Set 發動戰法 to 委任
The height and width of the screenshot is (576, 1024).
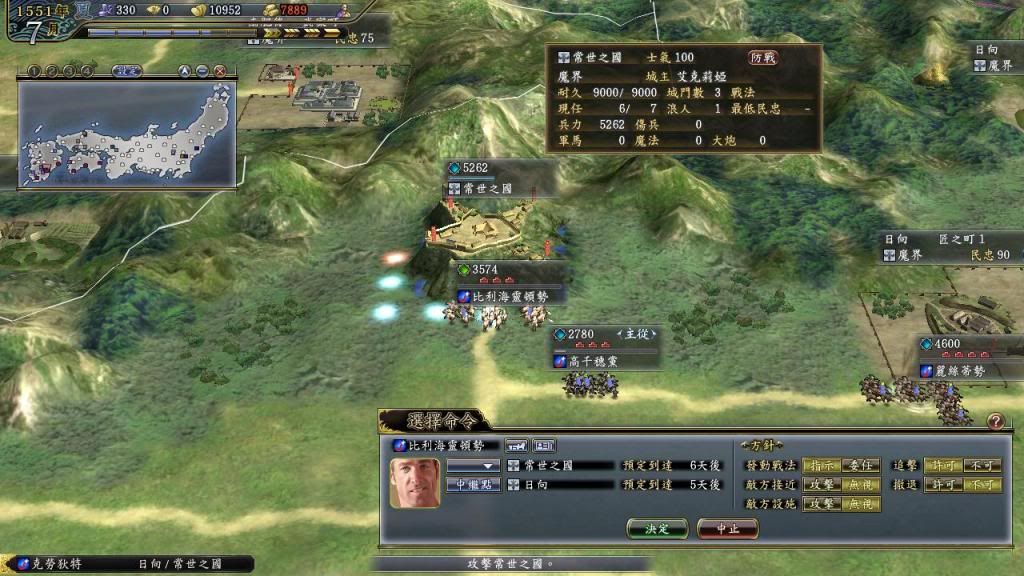[860, 466]
